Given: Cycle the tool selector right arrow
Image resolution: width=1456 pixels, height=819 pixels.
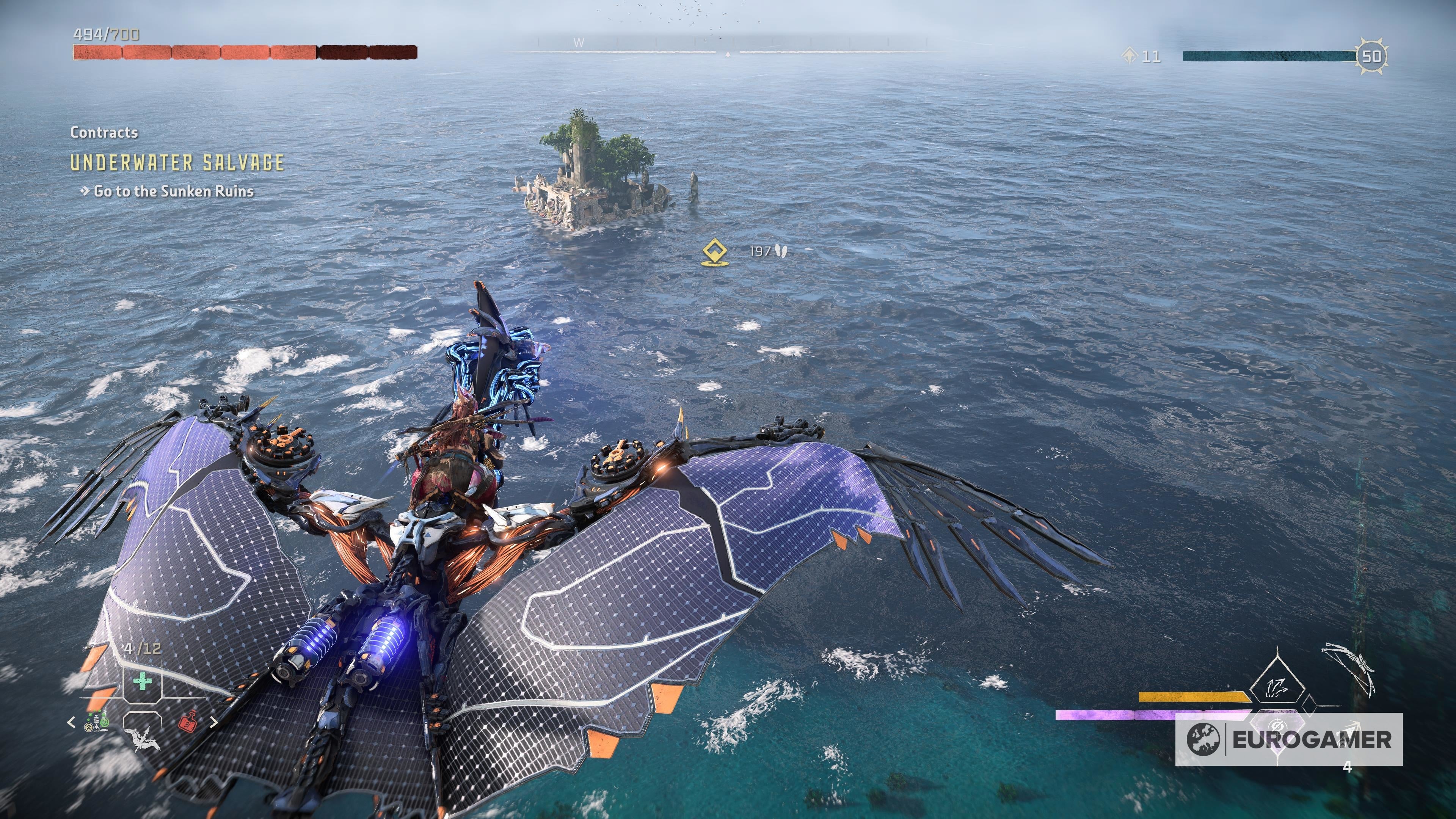Looking at the screenshot, I should [213, 722].
